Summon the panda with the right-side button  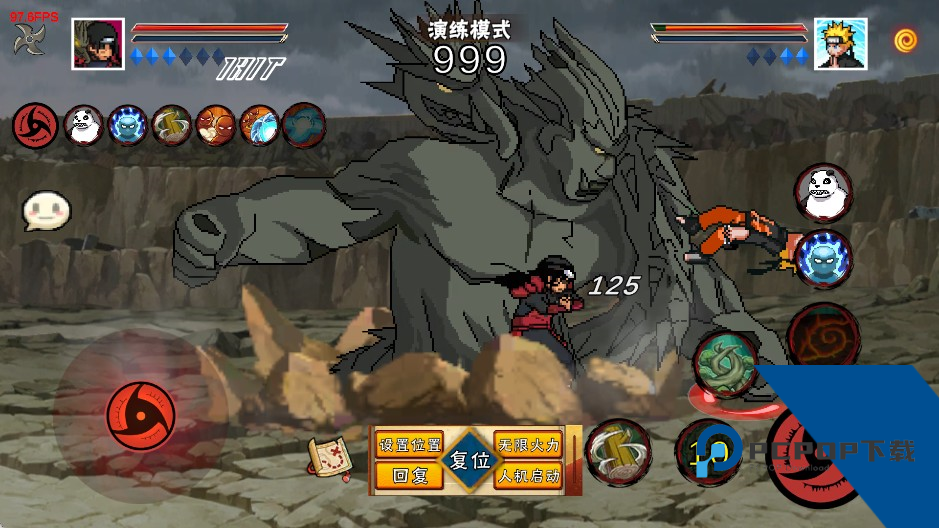(x=824, y=192)
